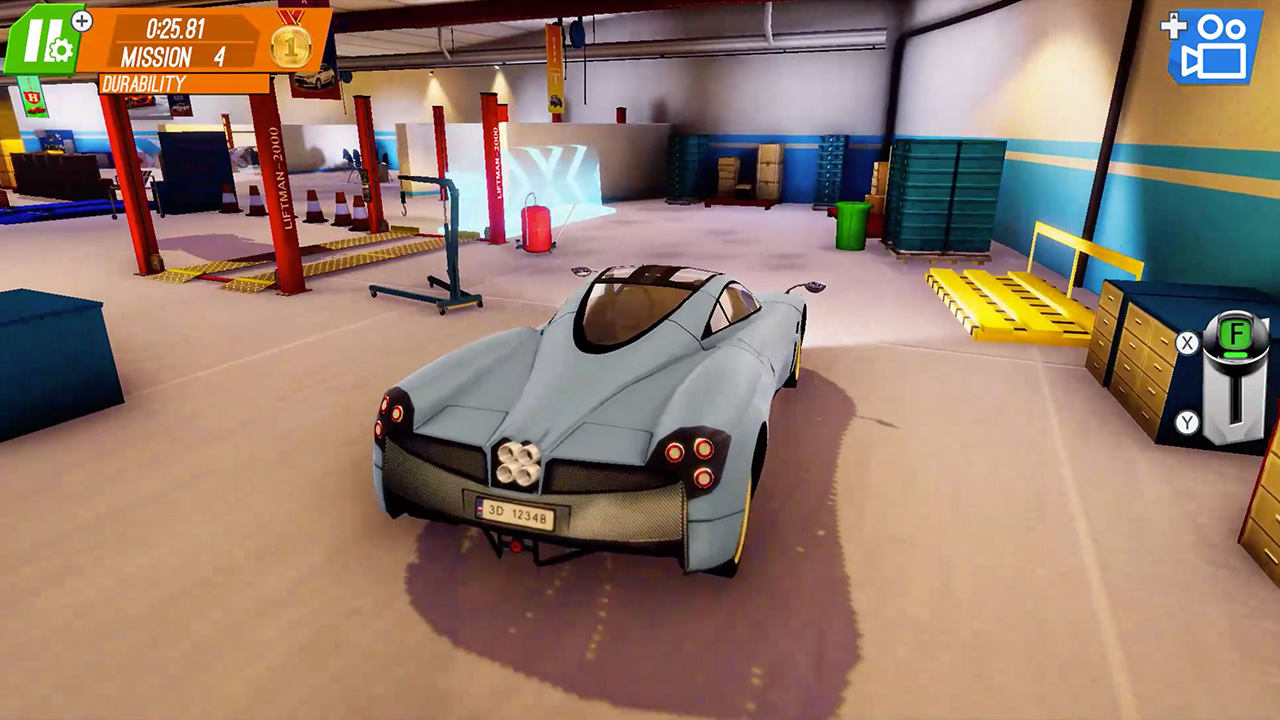Screen dimensions: 1280x720
Task: Toggle the green F gear indicator
Action: click(1236, 333)
